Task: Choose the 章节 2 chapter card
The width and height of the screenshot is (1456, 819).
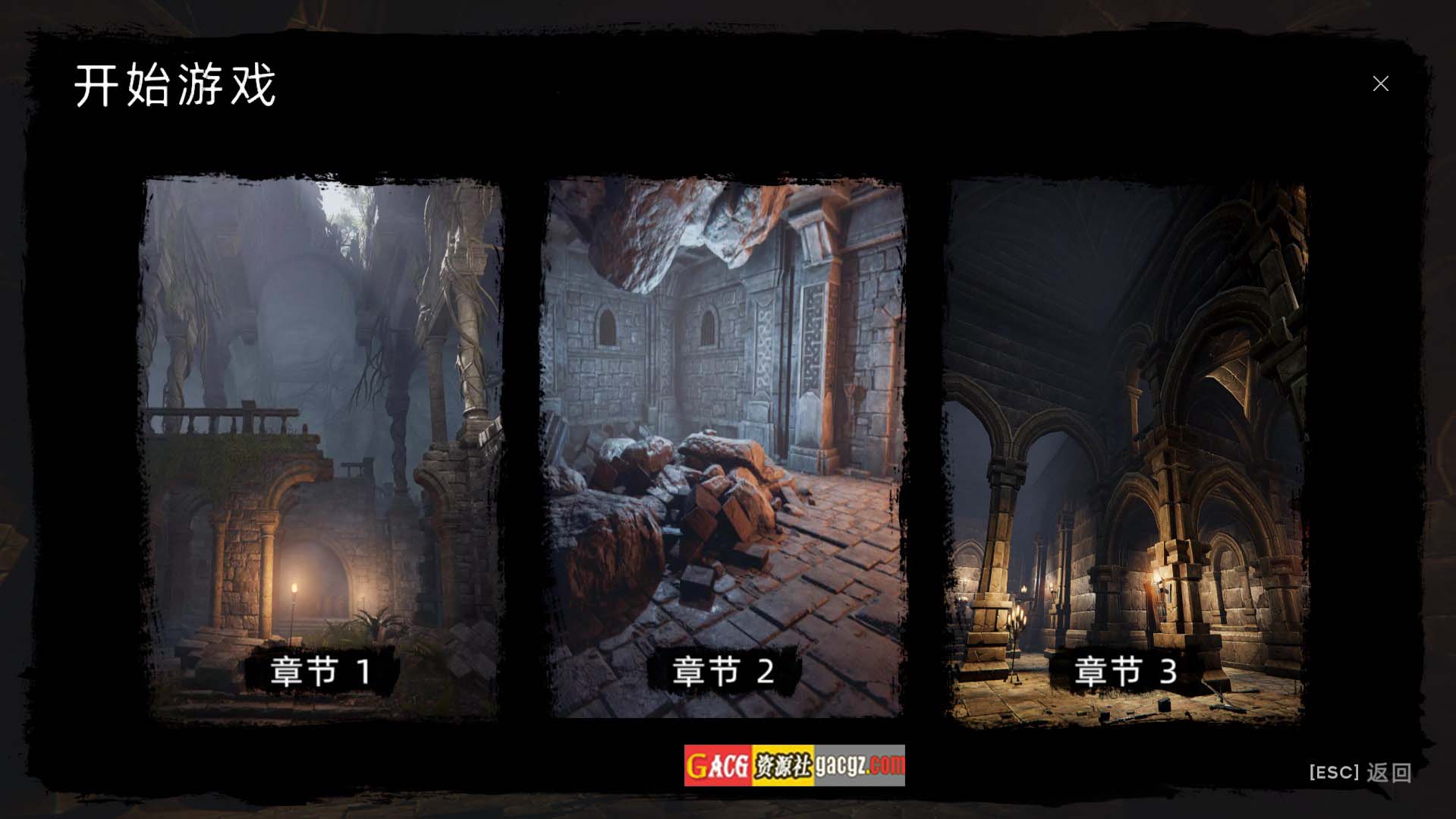Action: pos(724,448)
